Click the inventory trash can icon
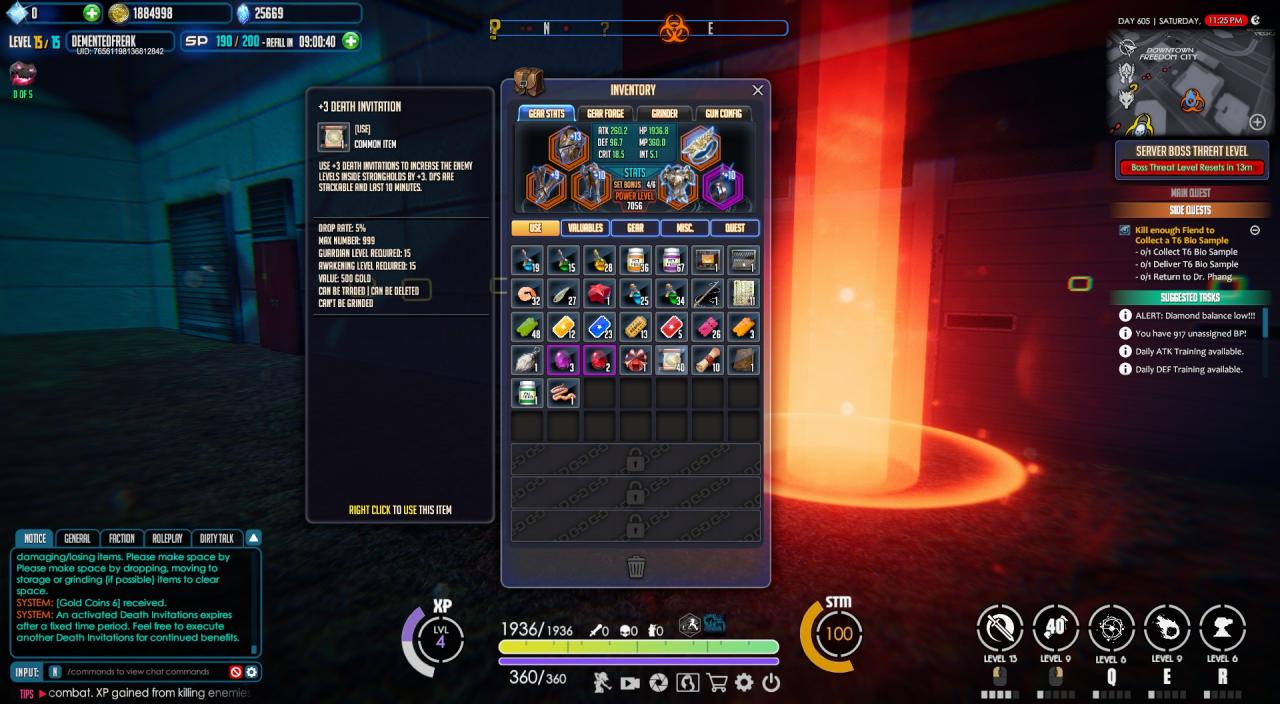 (636, 567)
